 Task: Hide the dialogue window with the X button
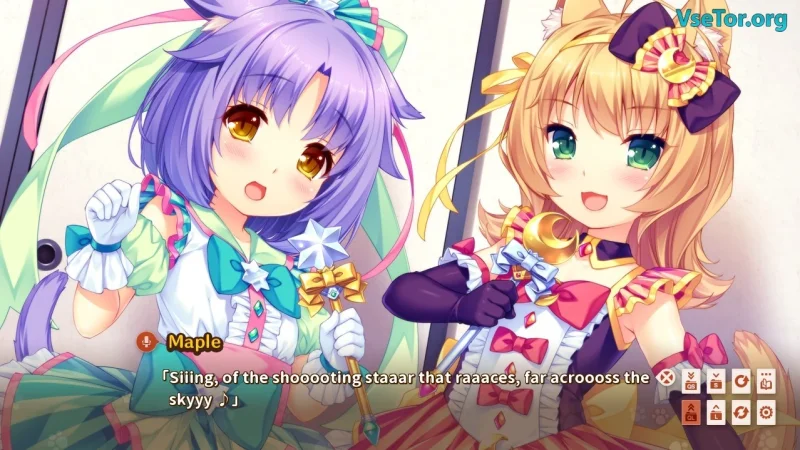tap(665, 378)
